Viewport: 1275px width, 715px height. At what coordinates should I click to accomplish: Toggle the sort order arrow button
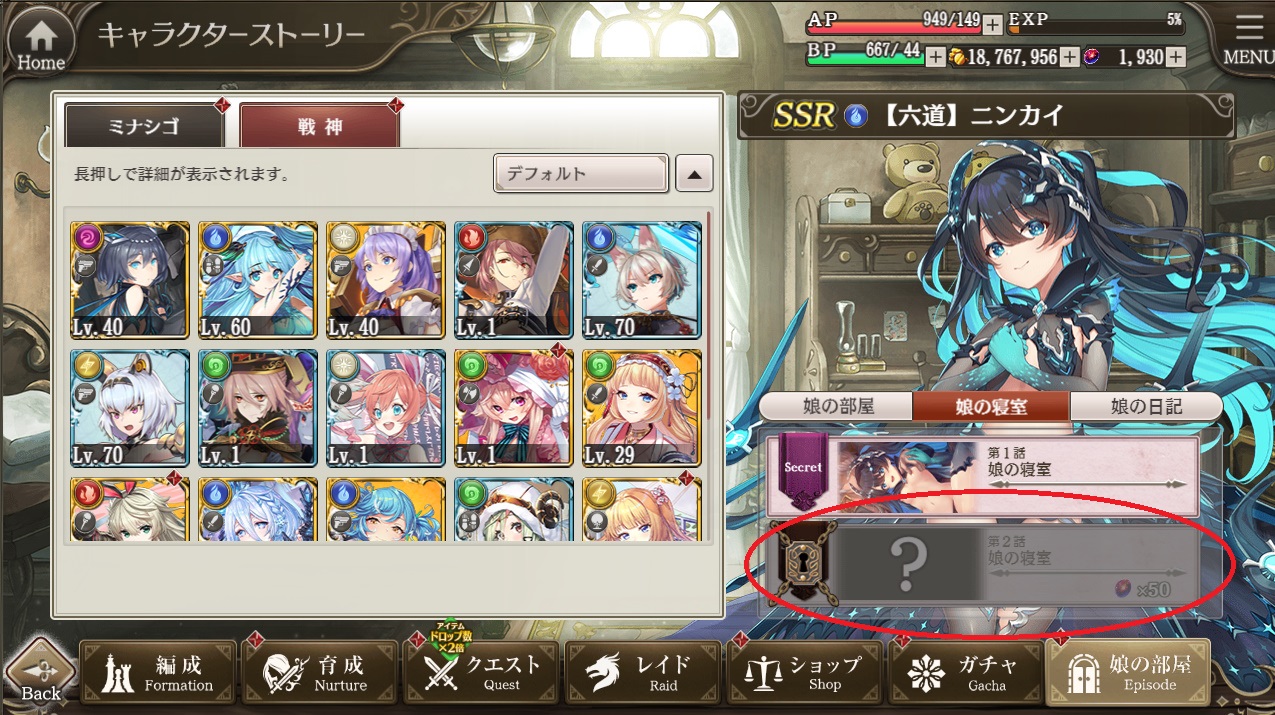(x=694, y=174)
